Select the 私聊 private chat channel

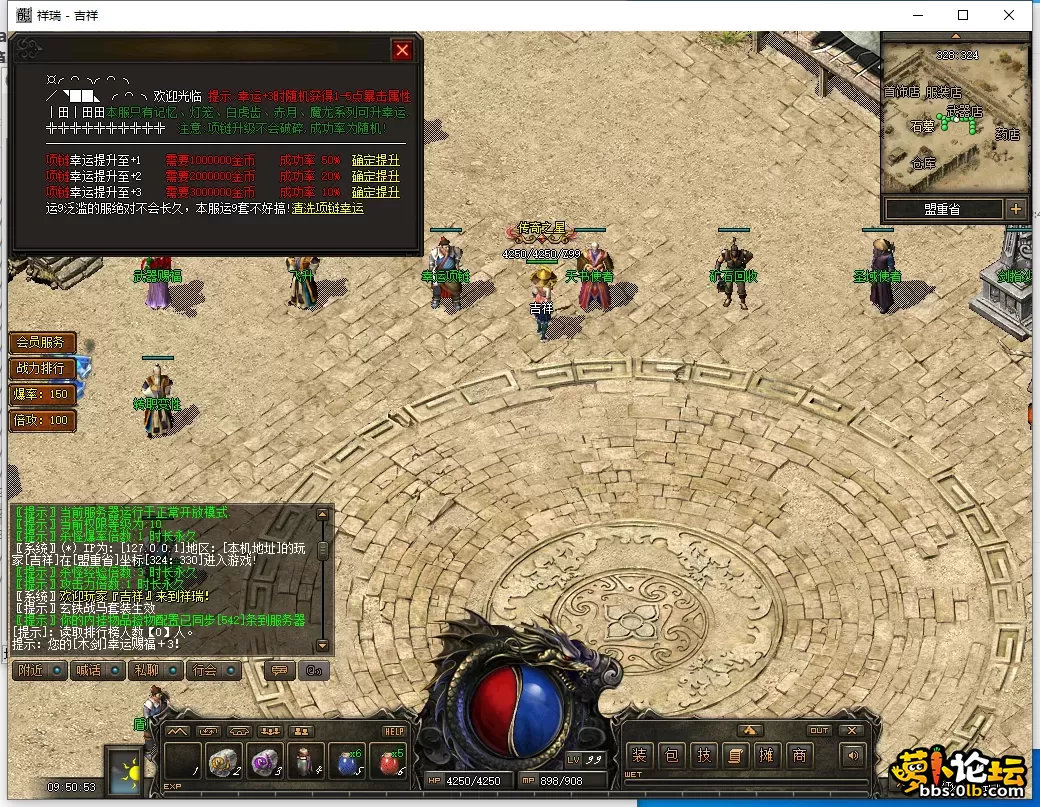coord(152,670)
